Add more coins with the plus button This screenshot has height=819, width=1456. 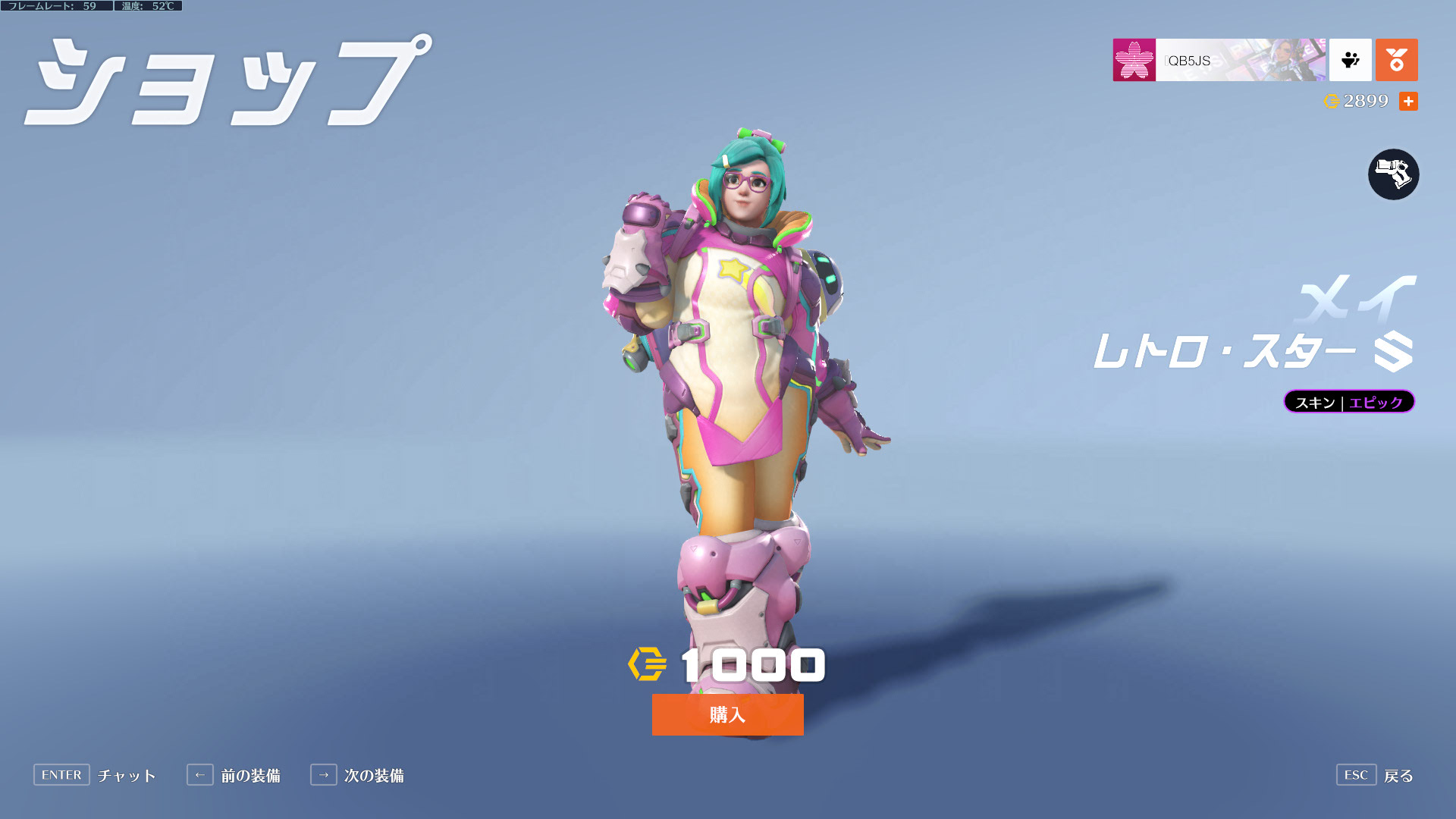tap(1408, 102)
